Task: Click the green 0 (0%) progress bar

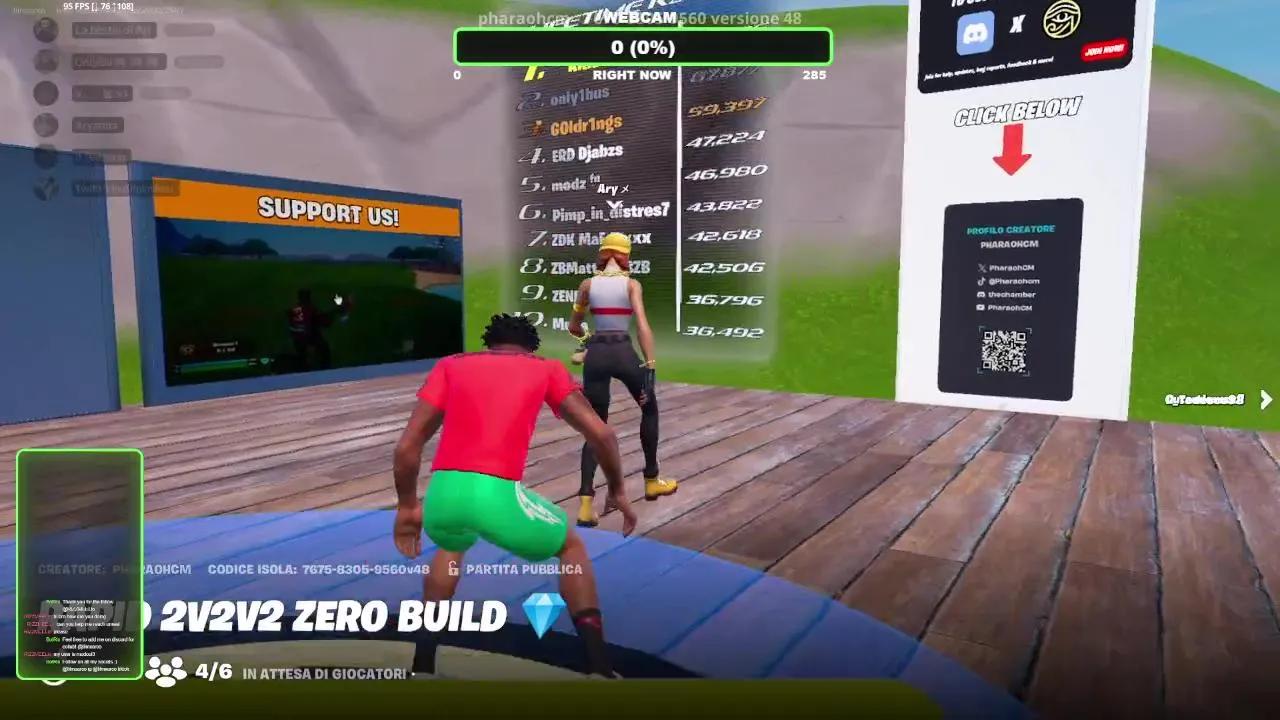Action: [643, 46]
